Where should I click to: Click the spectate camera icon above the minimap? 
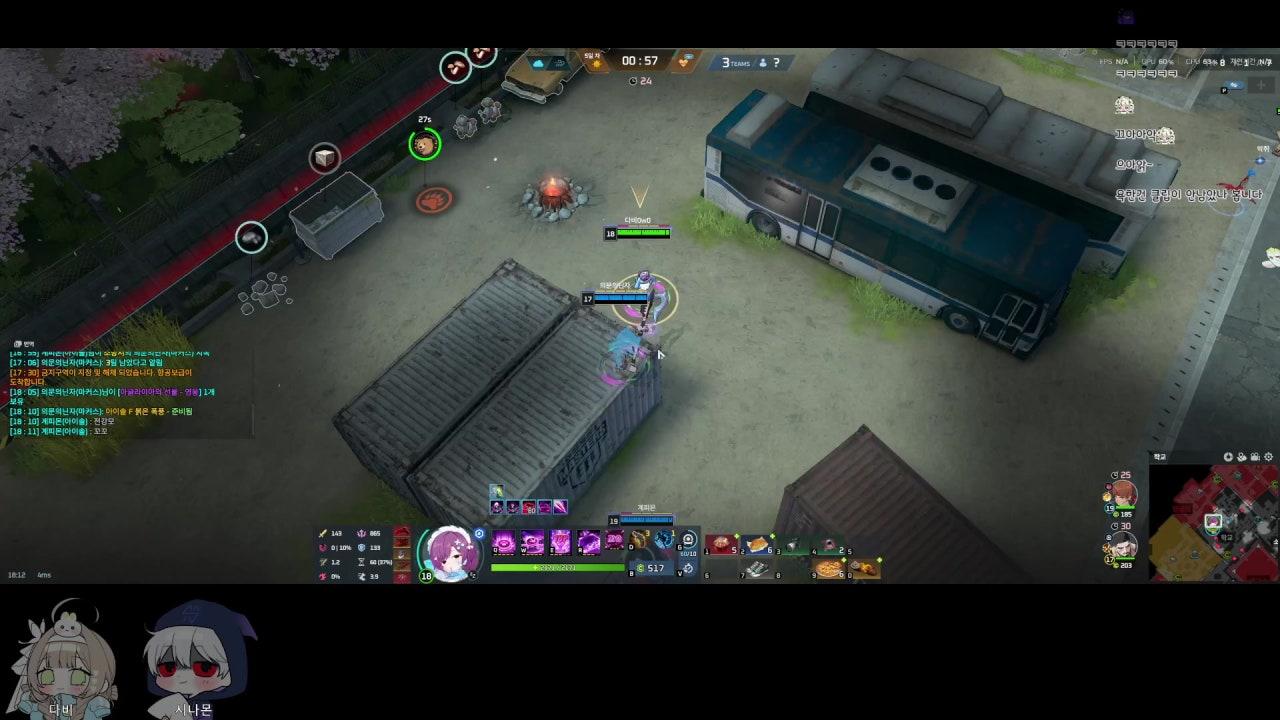(x=1254, y=457)
